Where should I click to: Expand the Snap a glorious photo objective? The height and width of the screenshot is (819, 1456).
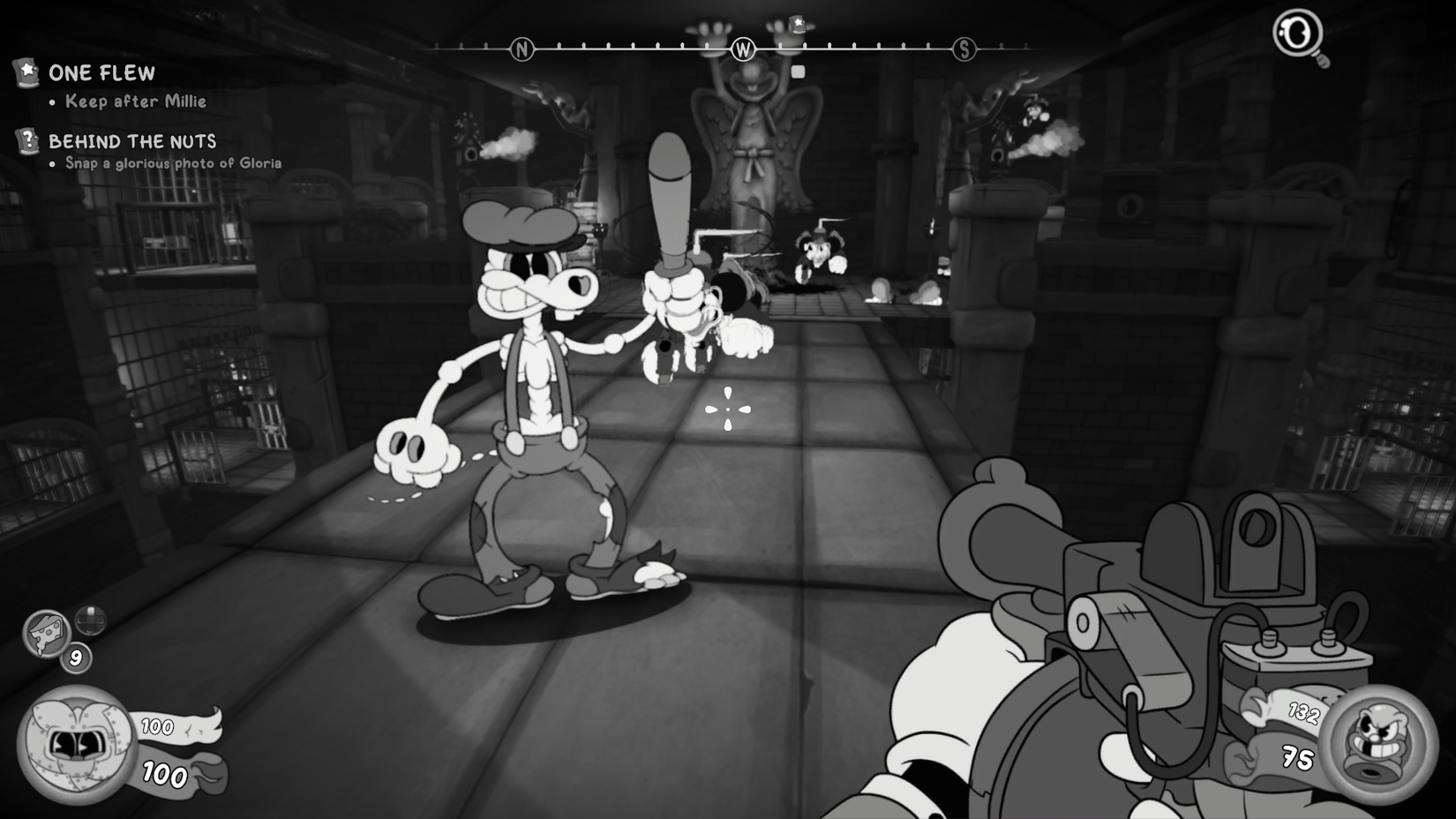point(170,162)
